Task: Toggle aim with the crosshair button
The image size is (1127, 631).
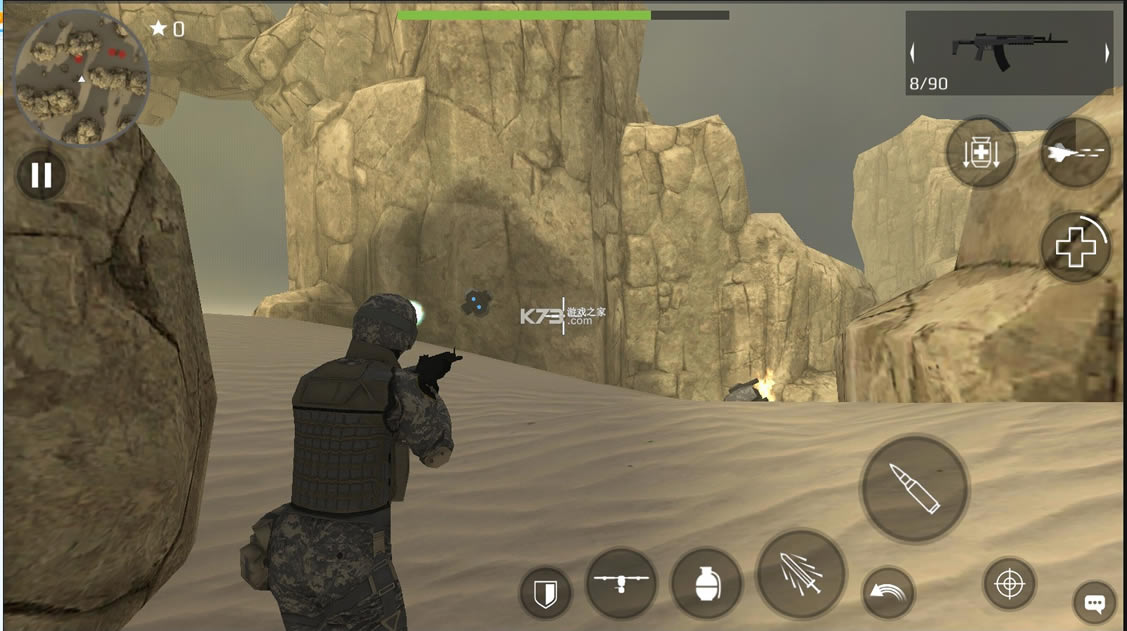Action: [x=1009, y=583]
